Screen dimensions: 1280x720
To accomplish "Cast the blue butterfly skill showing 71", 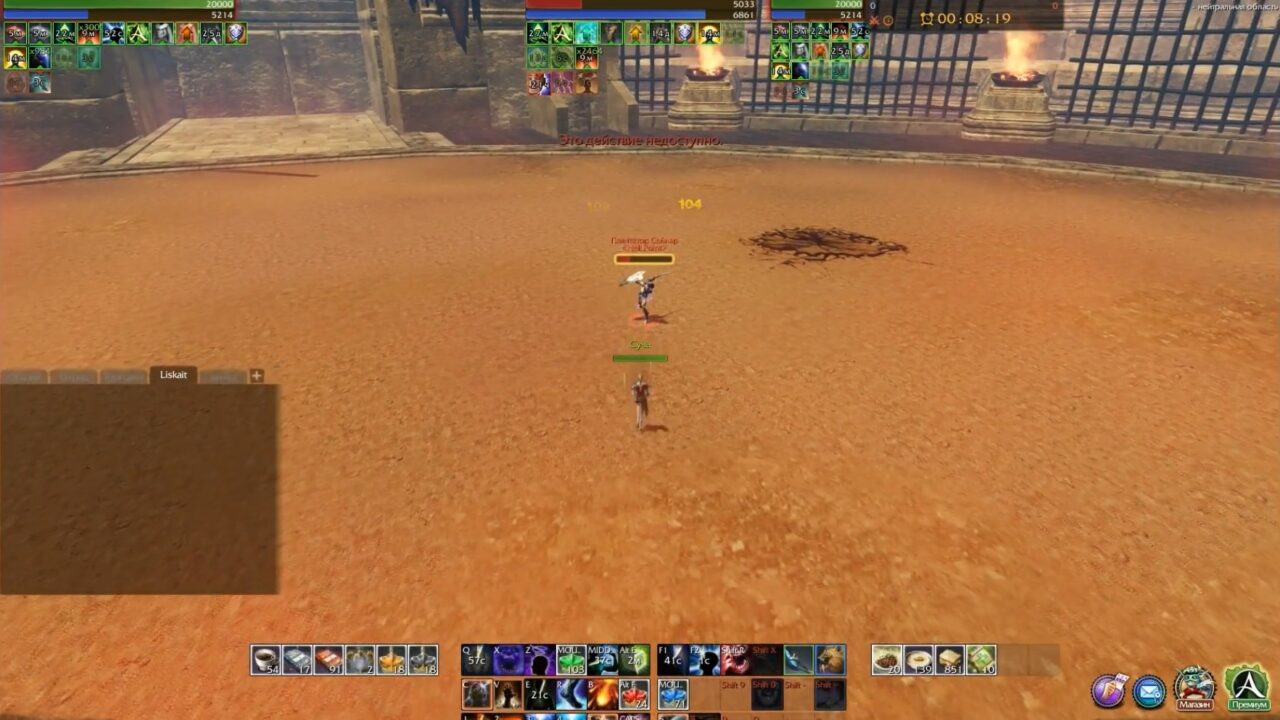I will pyautogui.click(x=672, y=693).
